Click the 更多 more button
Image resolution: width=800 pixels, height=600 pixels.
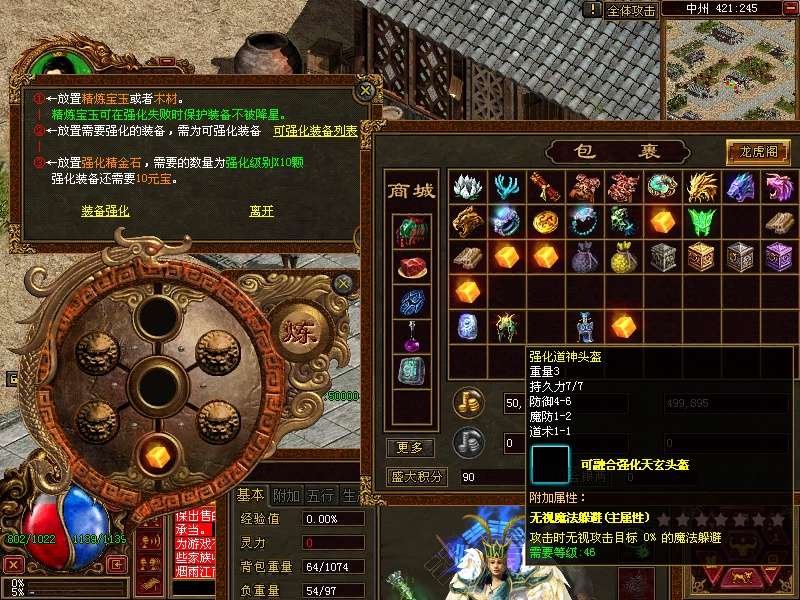tap(410, 447)
